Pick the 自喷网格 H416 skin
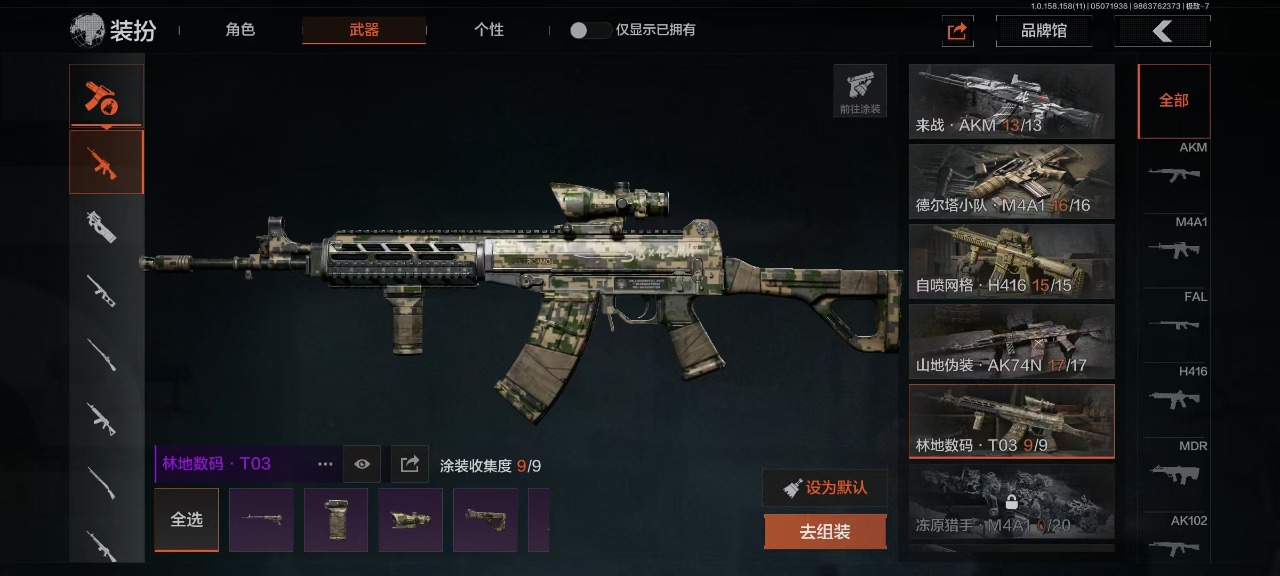 point(1011,261)
